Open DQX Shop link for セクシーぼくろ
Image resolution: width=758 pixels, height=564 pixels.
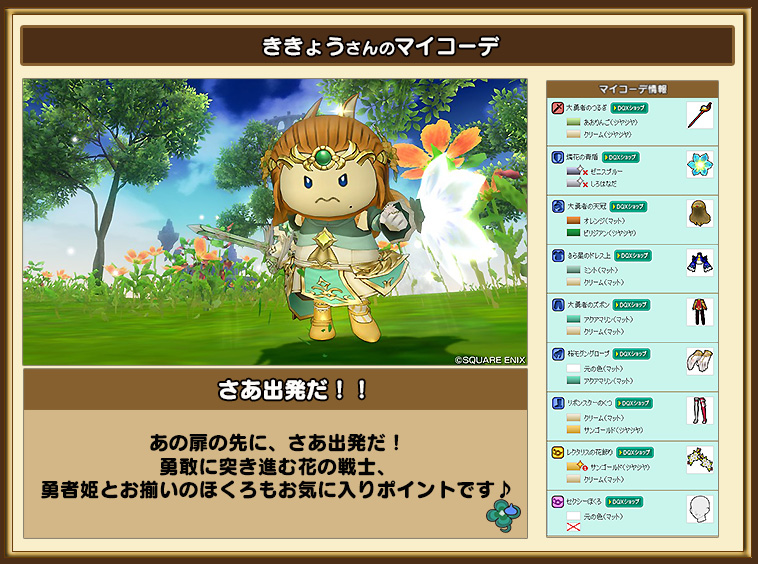pos(623,501)
